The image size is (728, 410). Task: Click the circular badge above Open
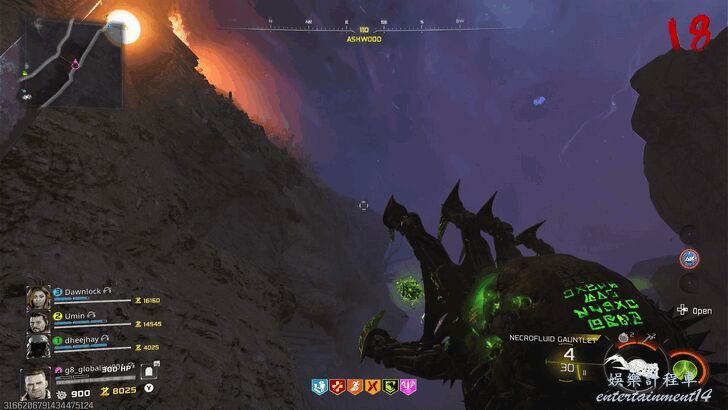689,258
